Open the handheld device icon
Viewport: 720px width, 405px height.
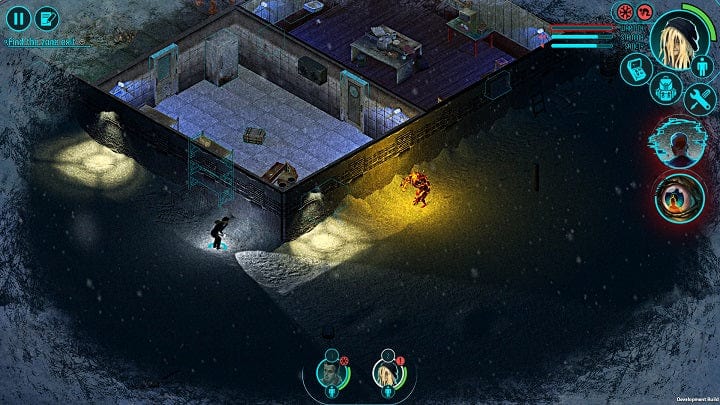coord(637,68)
